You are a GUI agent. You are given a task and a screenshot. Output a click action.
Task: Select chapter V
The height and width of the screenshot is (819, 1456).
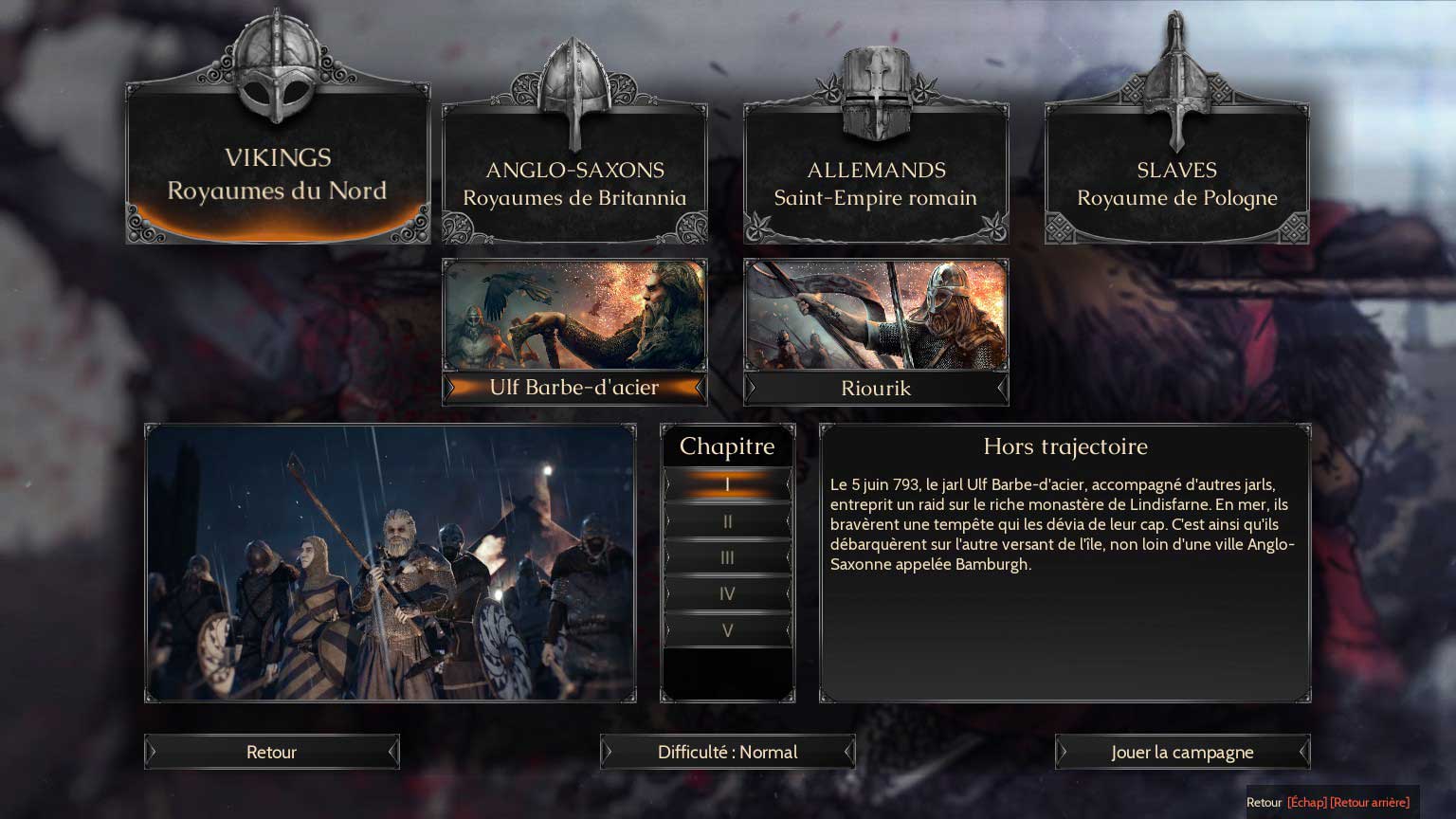coord(727,630)
